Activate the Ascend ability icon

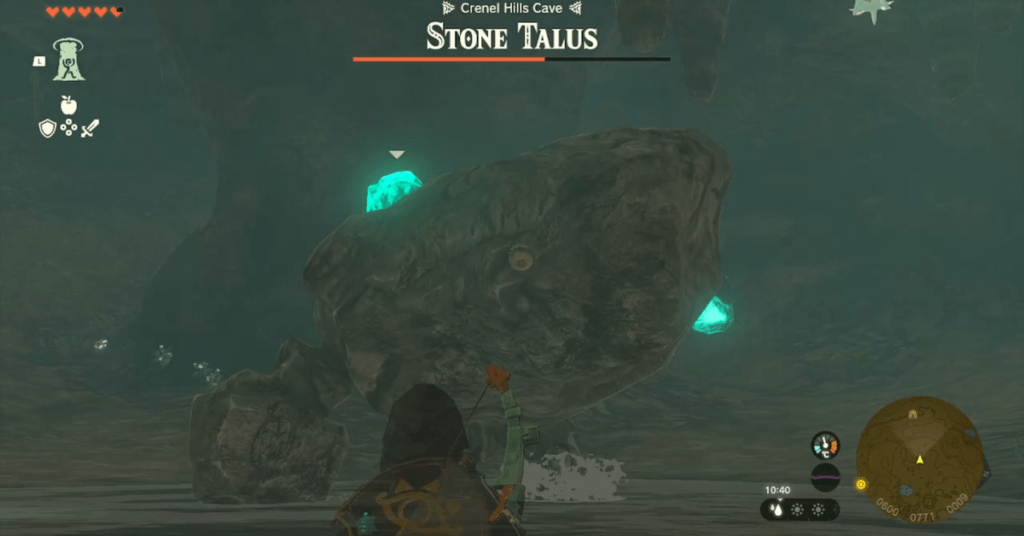[70, 60]
